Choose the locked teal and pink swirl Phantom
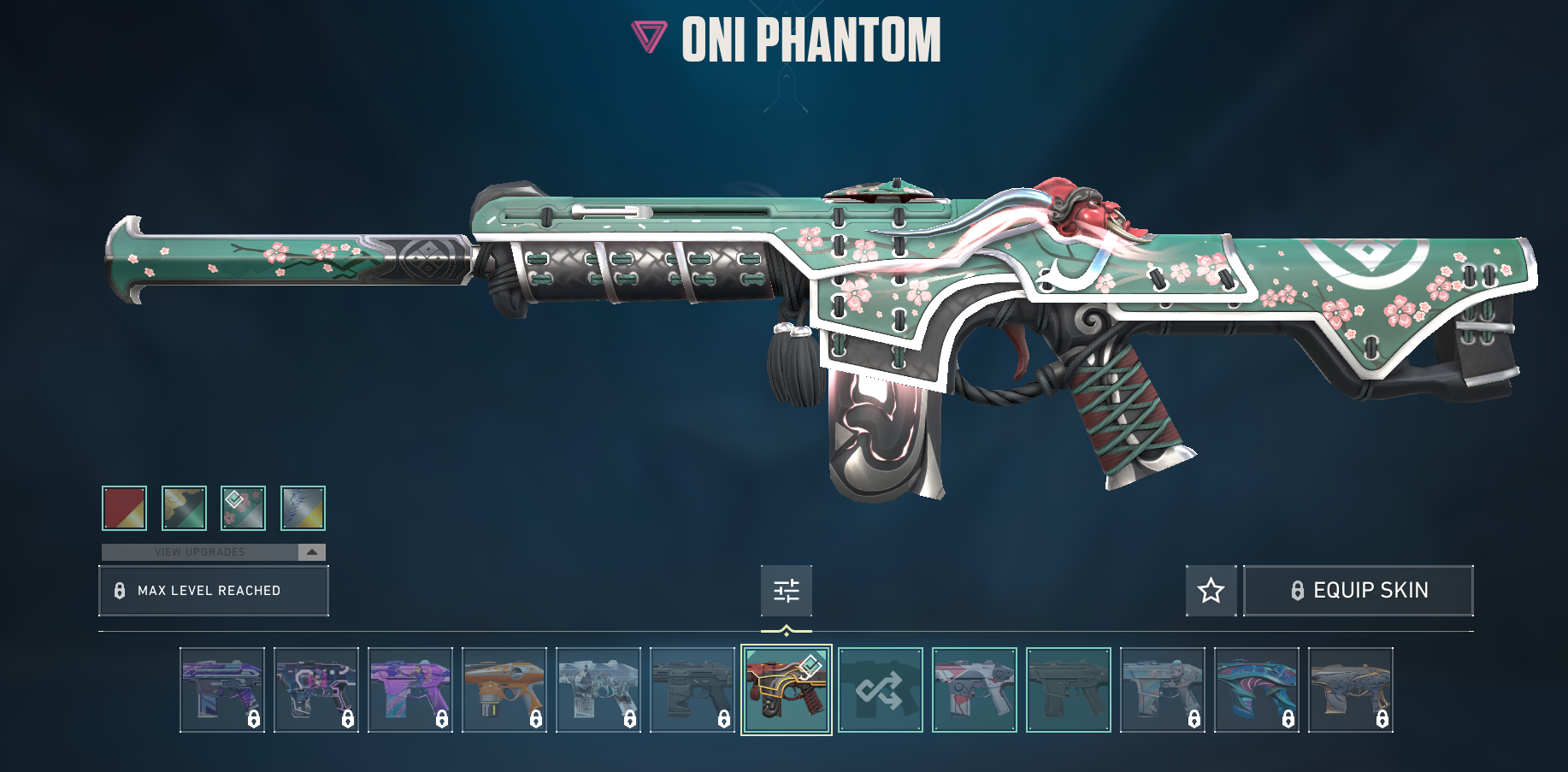 (x=1257, y=690)
